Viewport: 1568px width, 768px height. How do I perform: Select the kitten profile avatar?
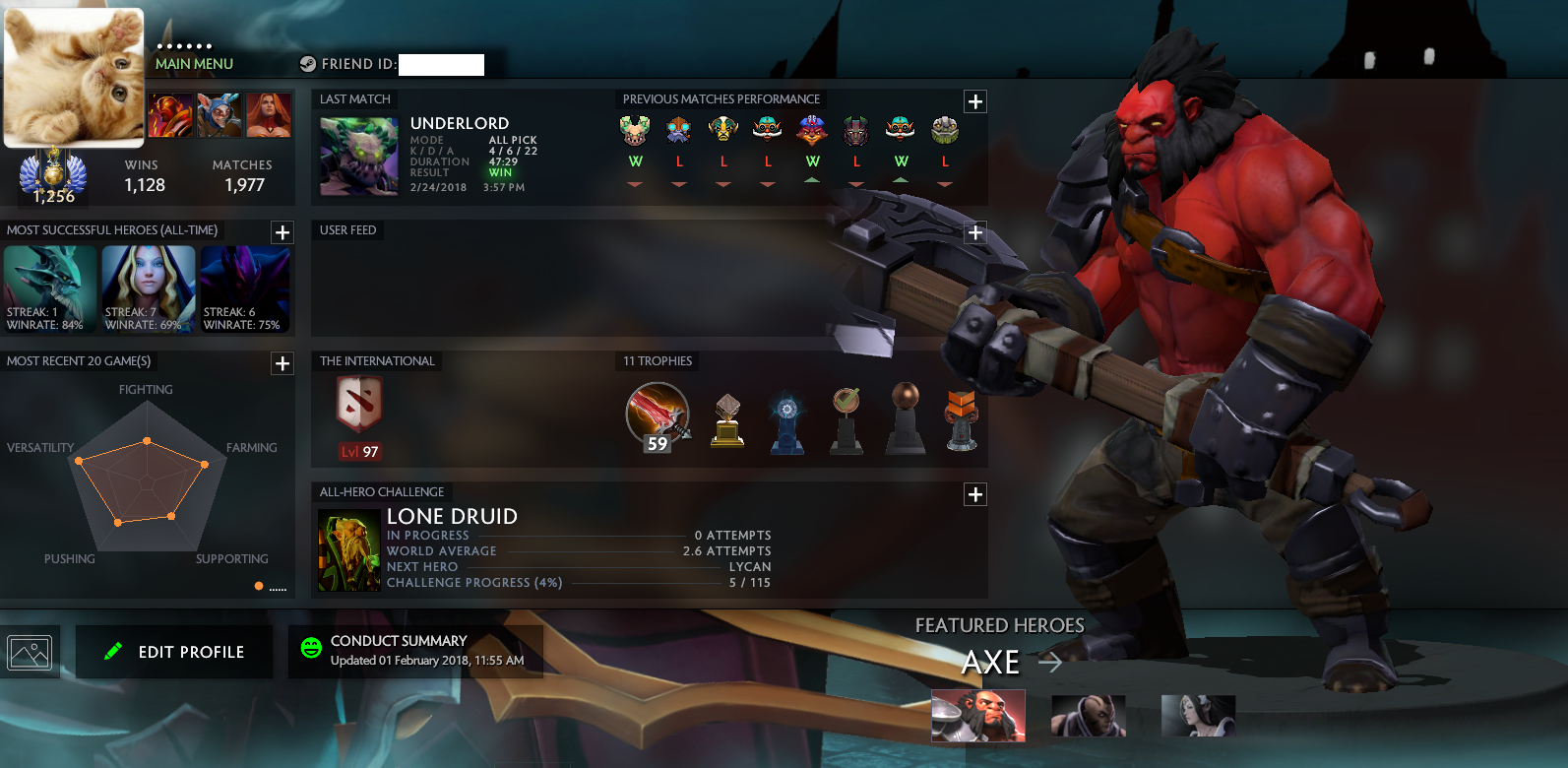coord(74,77)
